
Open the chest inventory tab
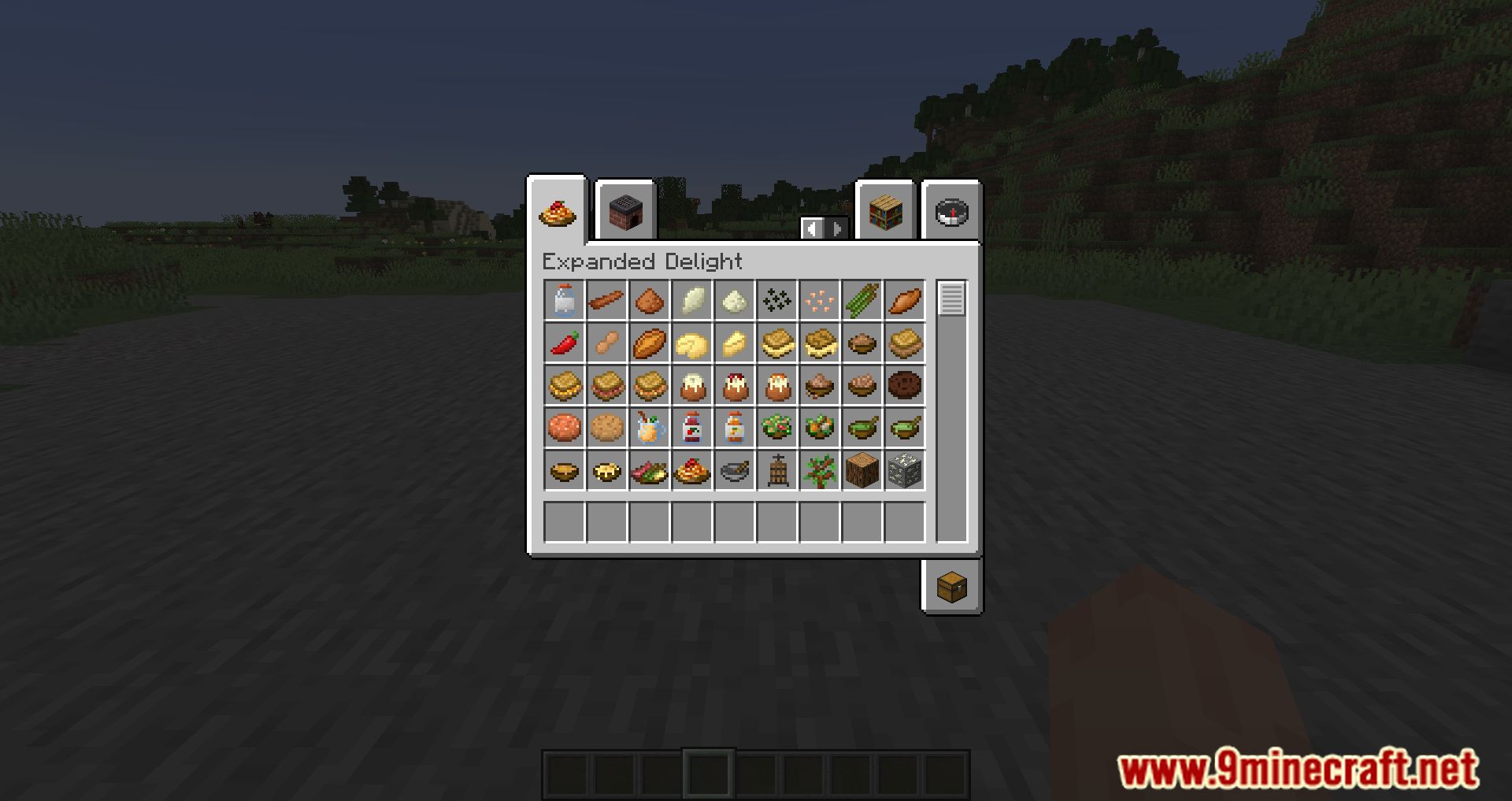click(x=951, y=587)
